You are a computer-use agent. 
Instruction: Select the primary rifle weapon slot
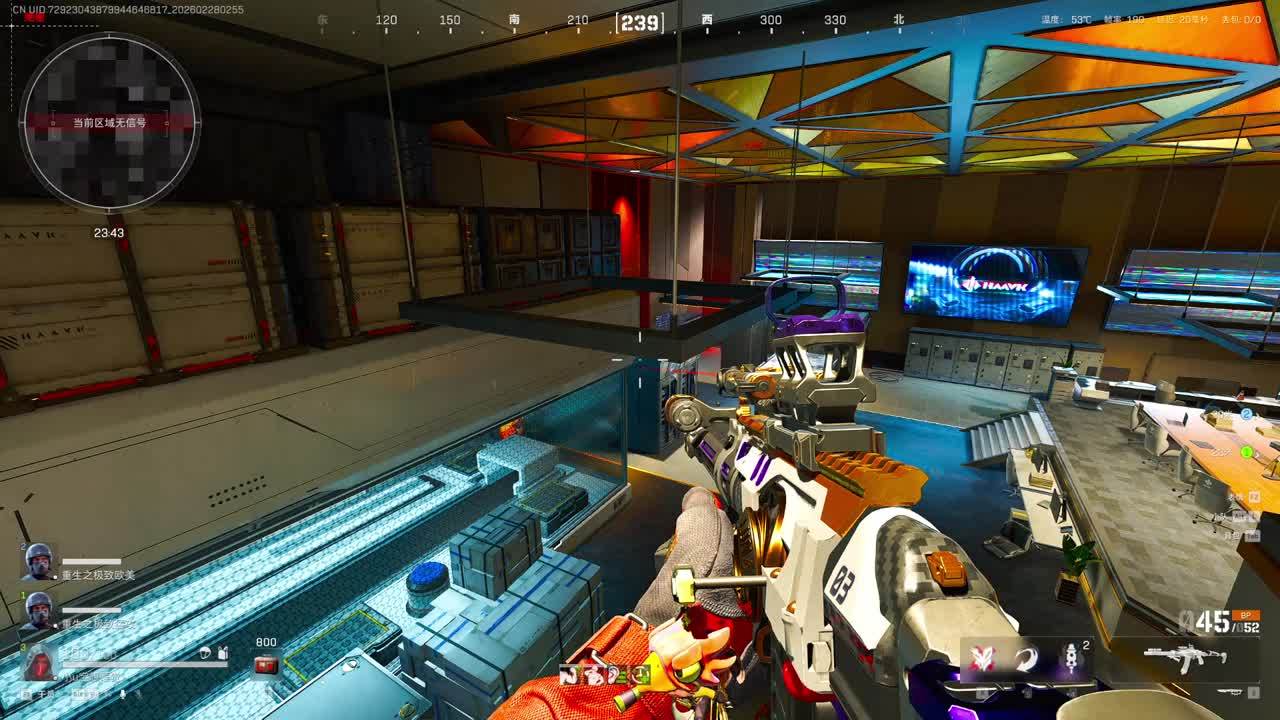[1184, 657]
